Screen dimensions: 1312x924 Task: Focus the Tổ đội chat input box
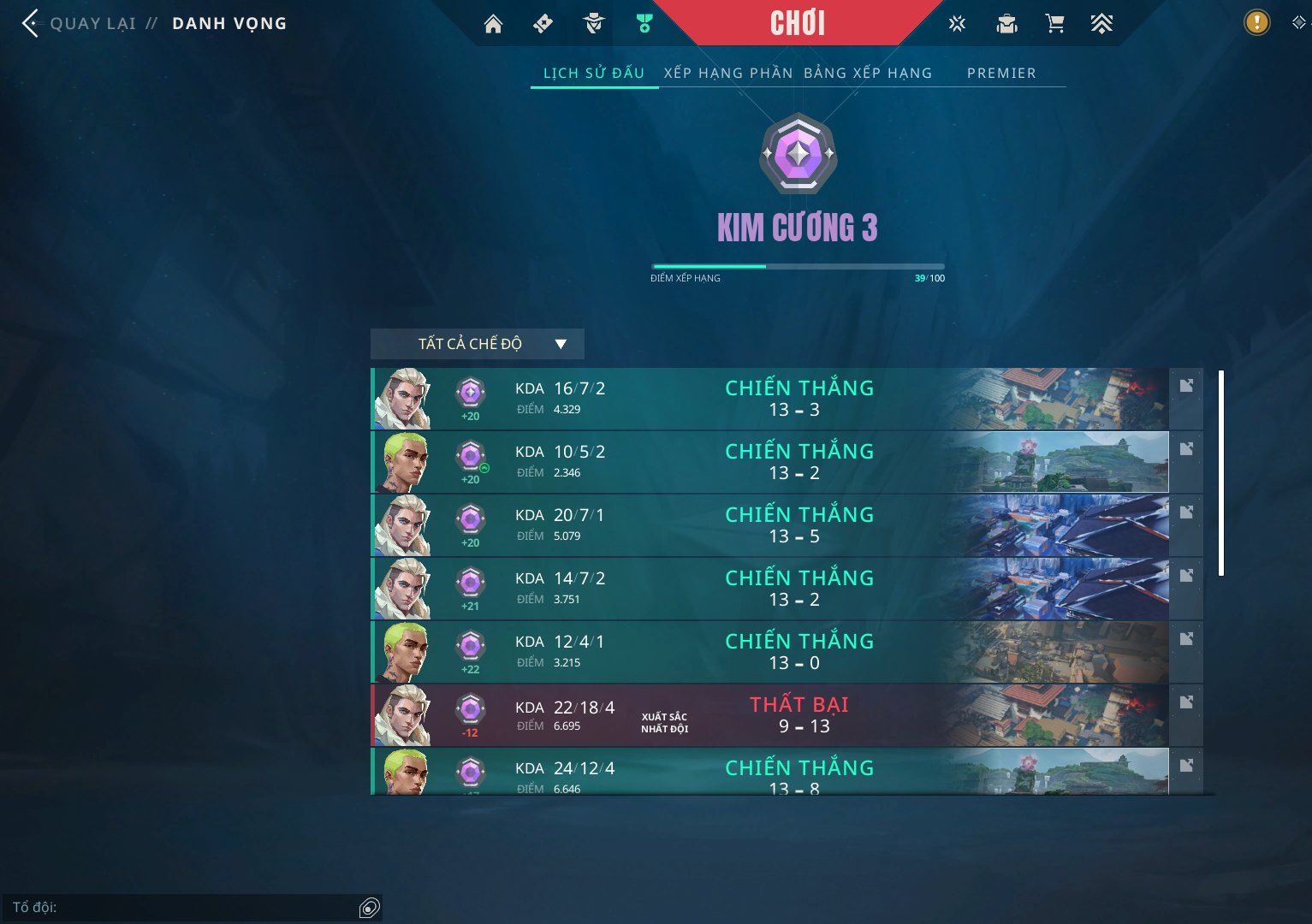click(180, 908)
